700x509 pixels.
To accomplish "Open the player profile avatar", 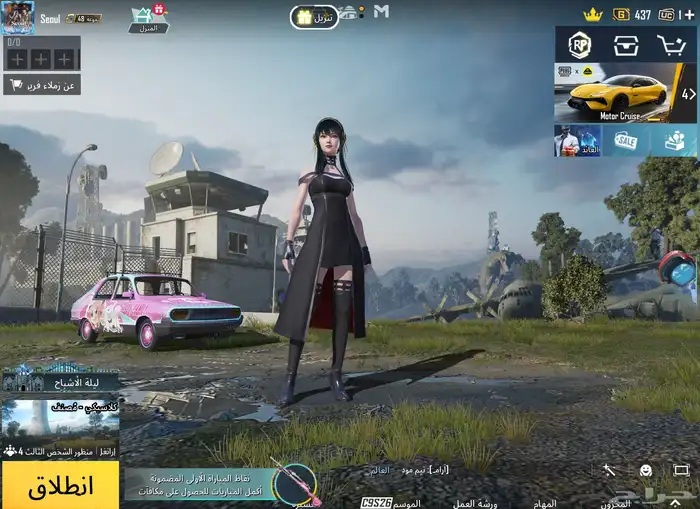I will point(18,17).
